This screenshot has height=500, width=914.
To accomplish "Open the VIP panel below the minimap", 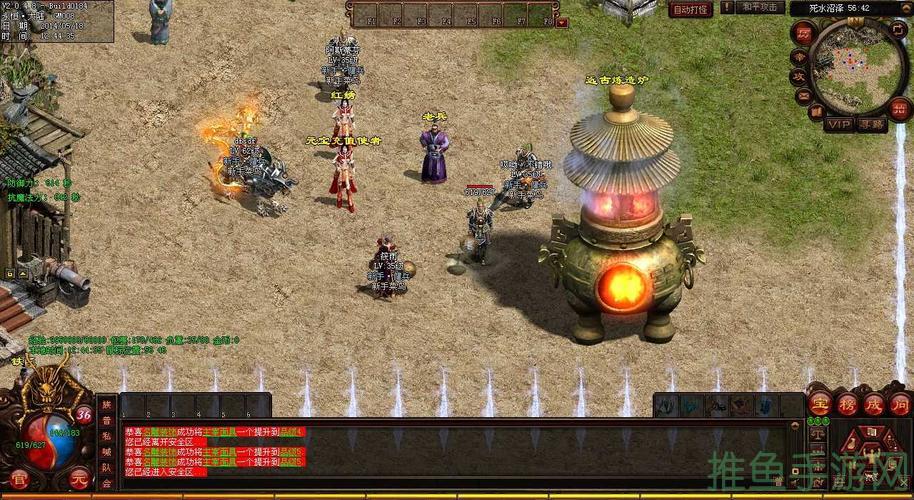I will pyautogui.click(x=838, y=125).
